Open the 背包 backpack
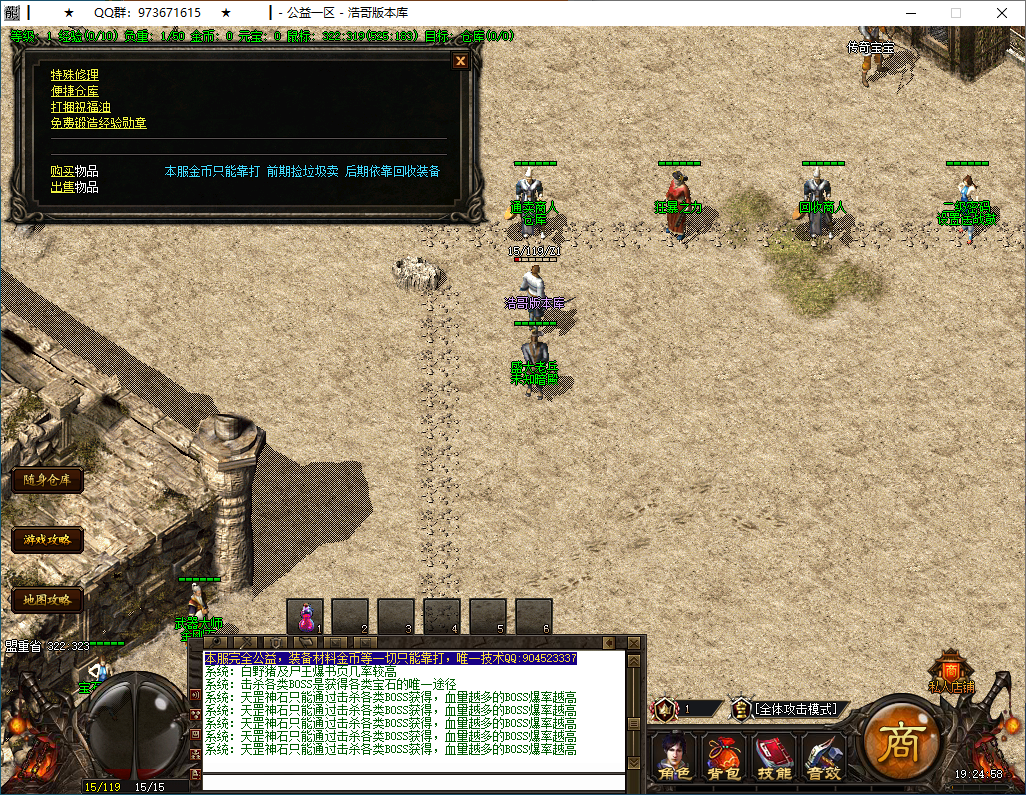The width and height of the screenshot is (1026, 795). pyautogui.click(x=723, y=758)
